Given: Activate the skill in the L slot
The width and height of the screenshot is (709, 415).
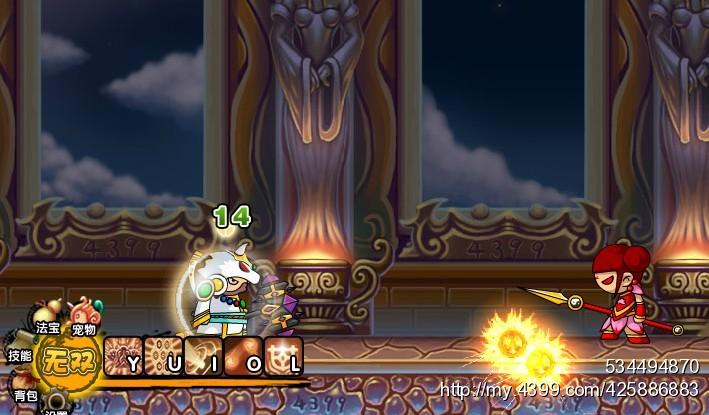Looking at the screenshot, I should [284, 356].
